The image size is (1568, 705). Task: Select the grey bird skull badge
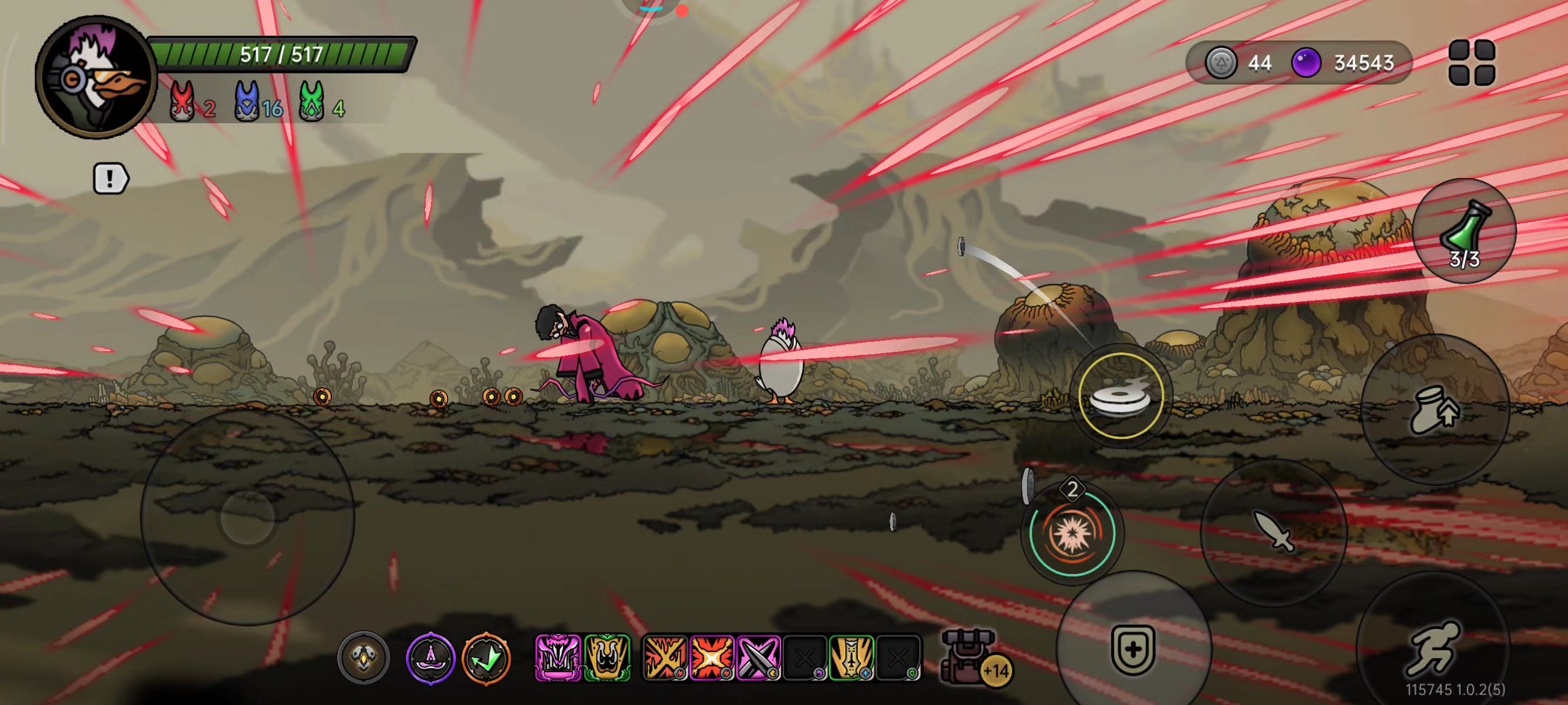coord(364,658)
